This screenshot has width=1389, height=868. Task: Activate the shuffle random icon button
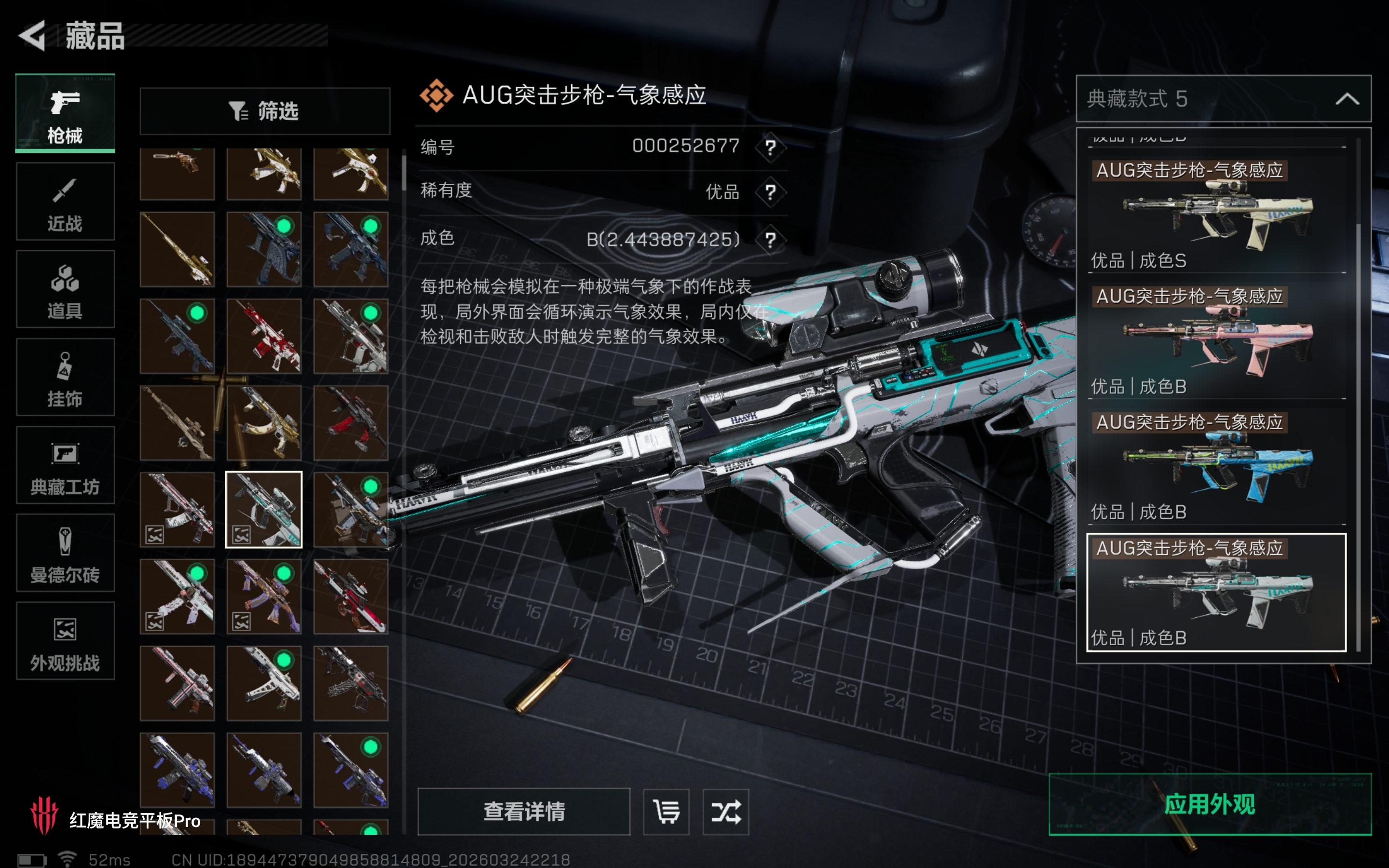click(x=726, y=812)
